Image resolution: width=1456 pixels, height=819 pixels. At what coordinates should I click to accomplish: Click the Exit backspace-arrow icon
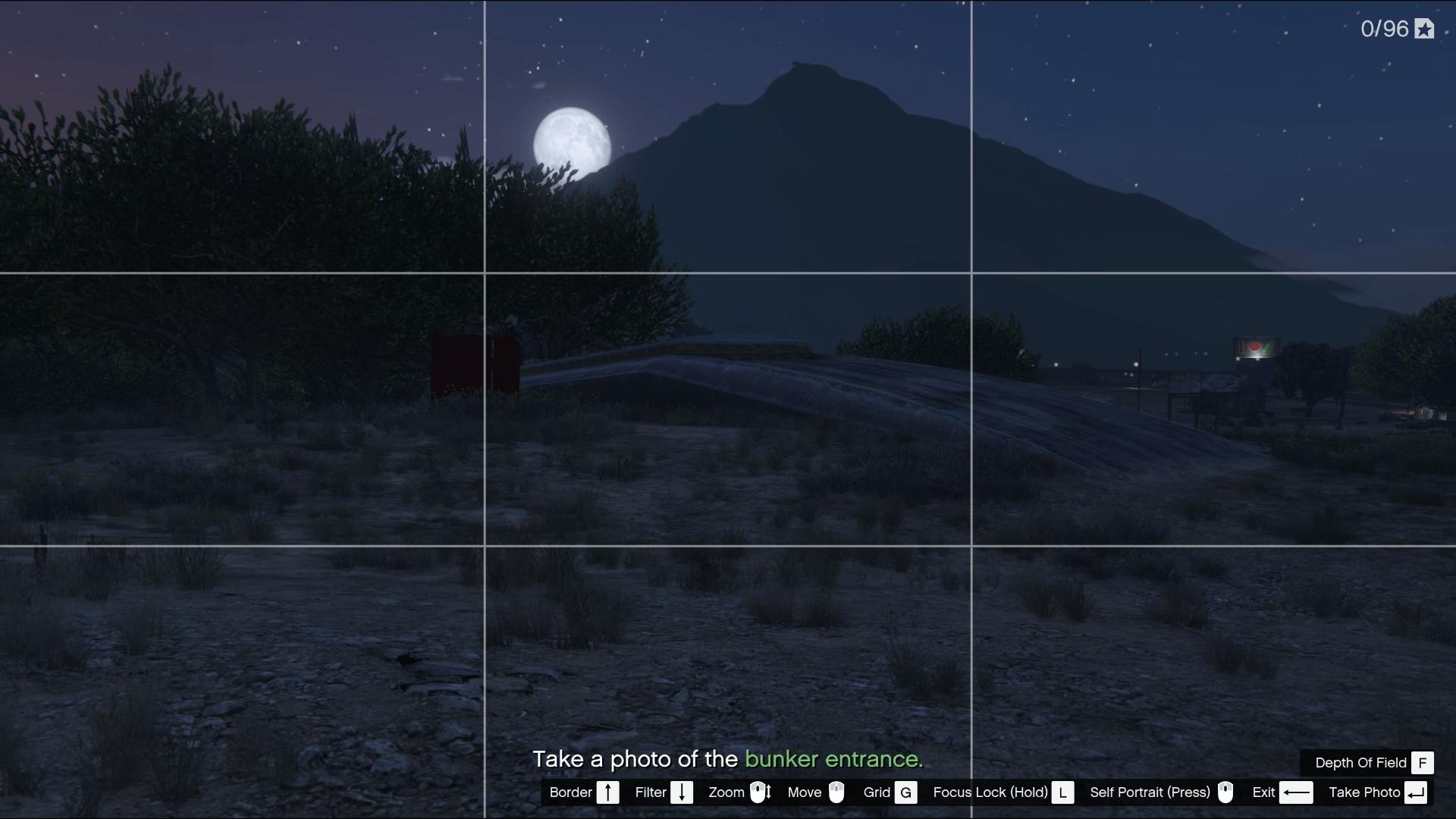click(x=1298, y=792)
